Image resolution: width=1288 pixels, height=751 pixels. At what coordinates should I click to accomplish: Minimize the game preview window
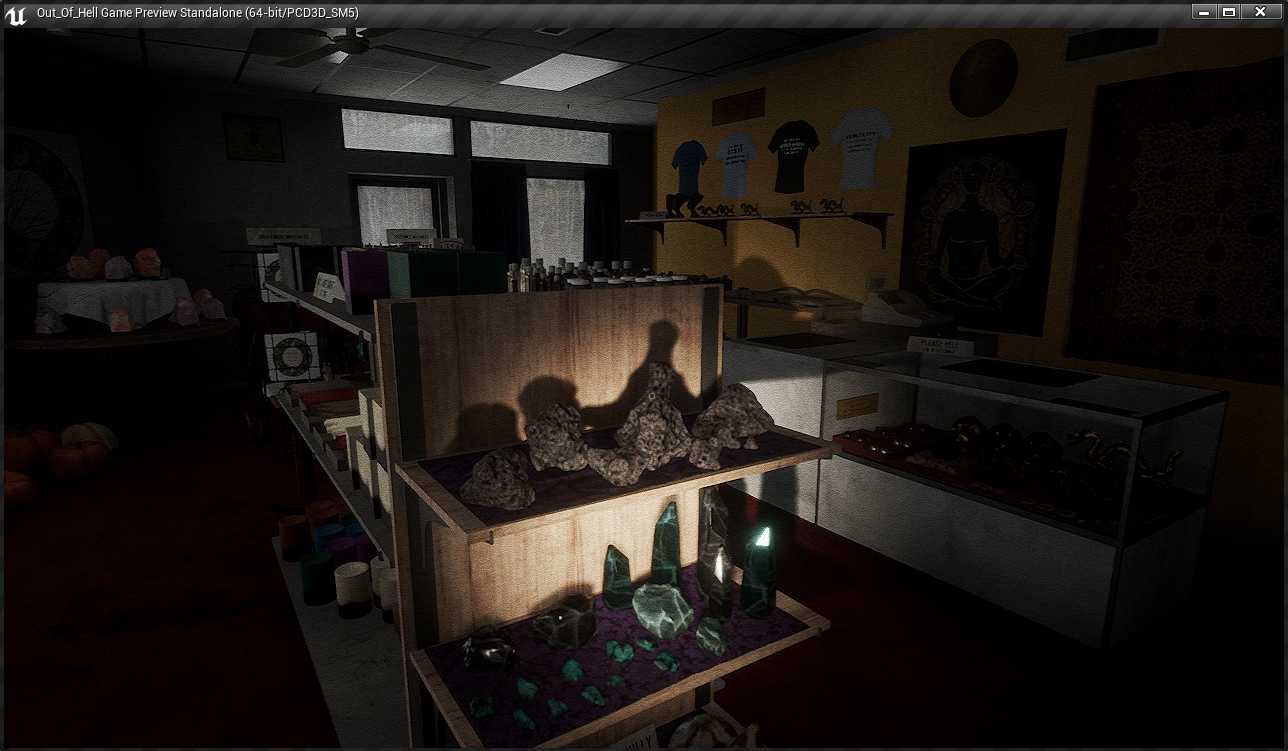coord(1204,12)
